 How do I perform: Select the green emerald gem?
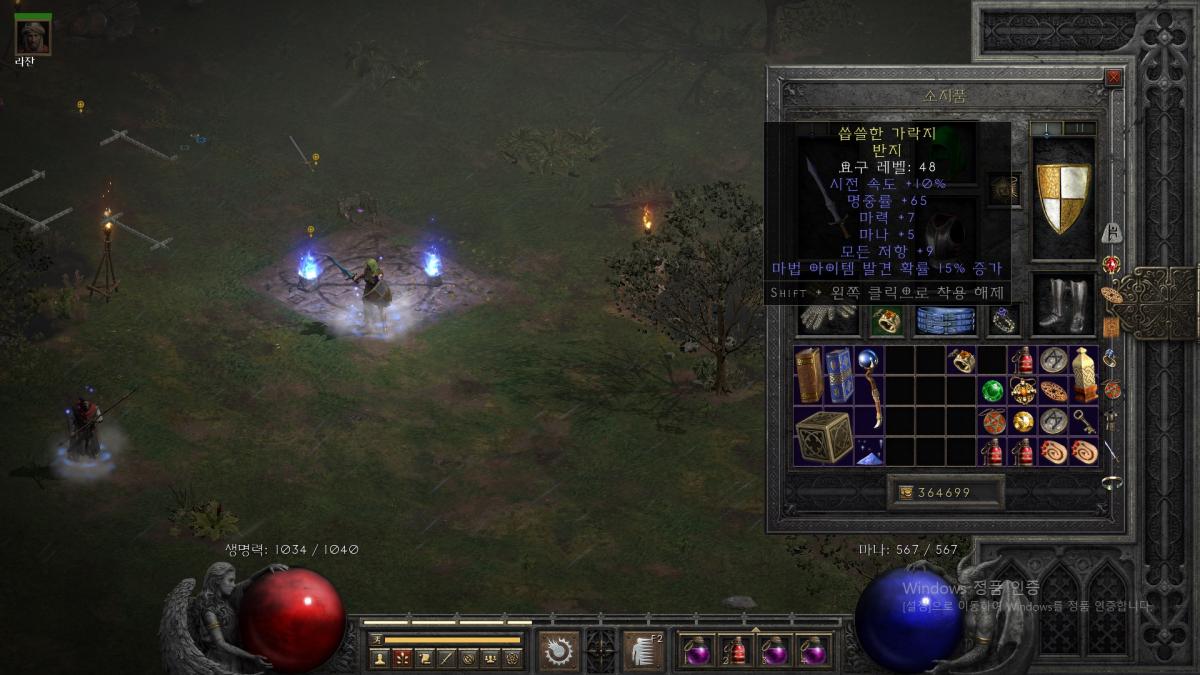[x=992, y=391]
